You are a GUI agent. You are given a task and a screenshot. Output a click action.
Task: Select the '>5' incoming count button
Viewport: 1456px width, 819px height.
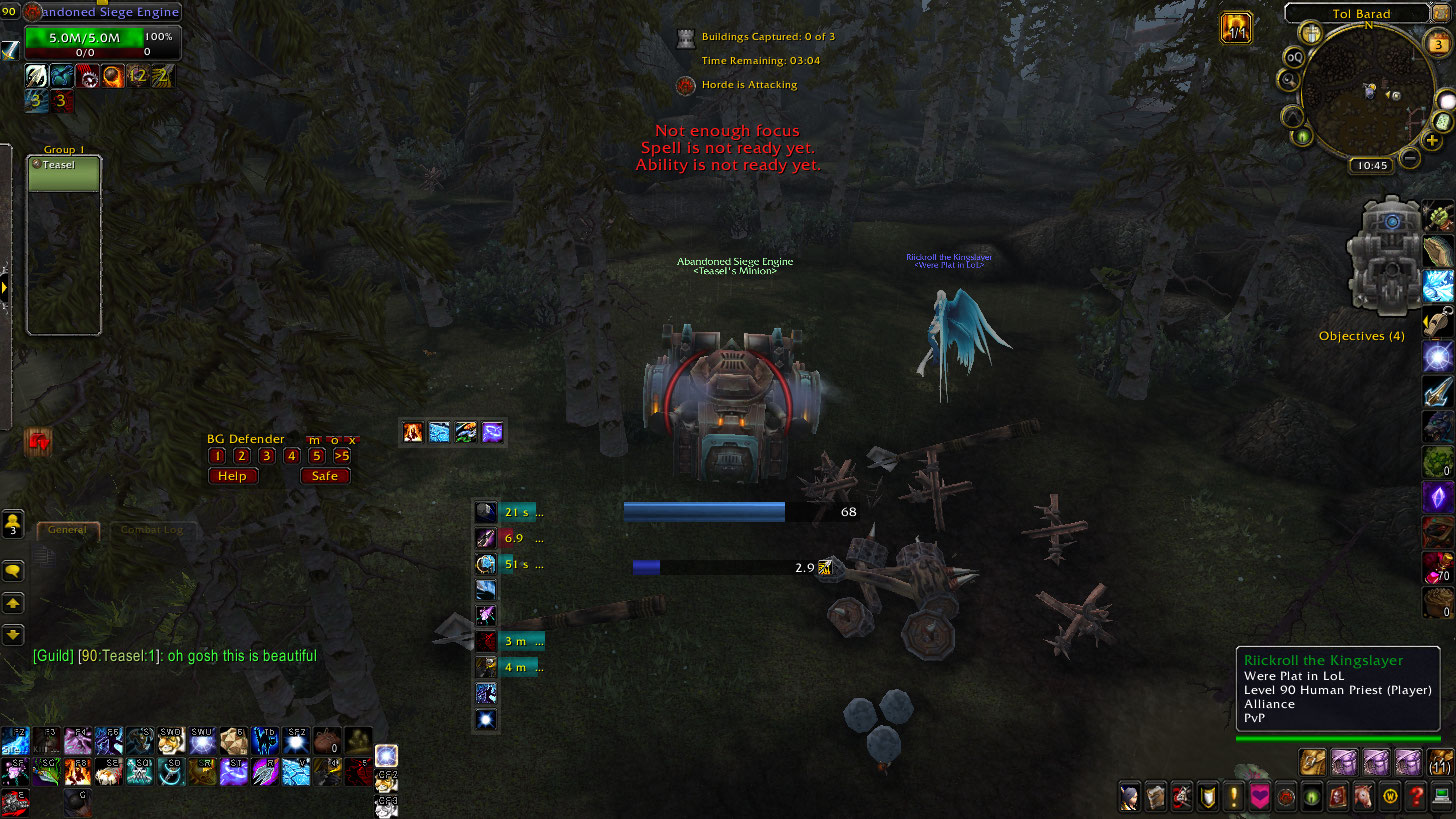[x=341, y=456]
